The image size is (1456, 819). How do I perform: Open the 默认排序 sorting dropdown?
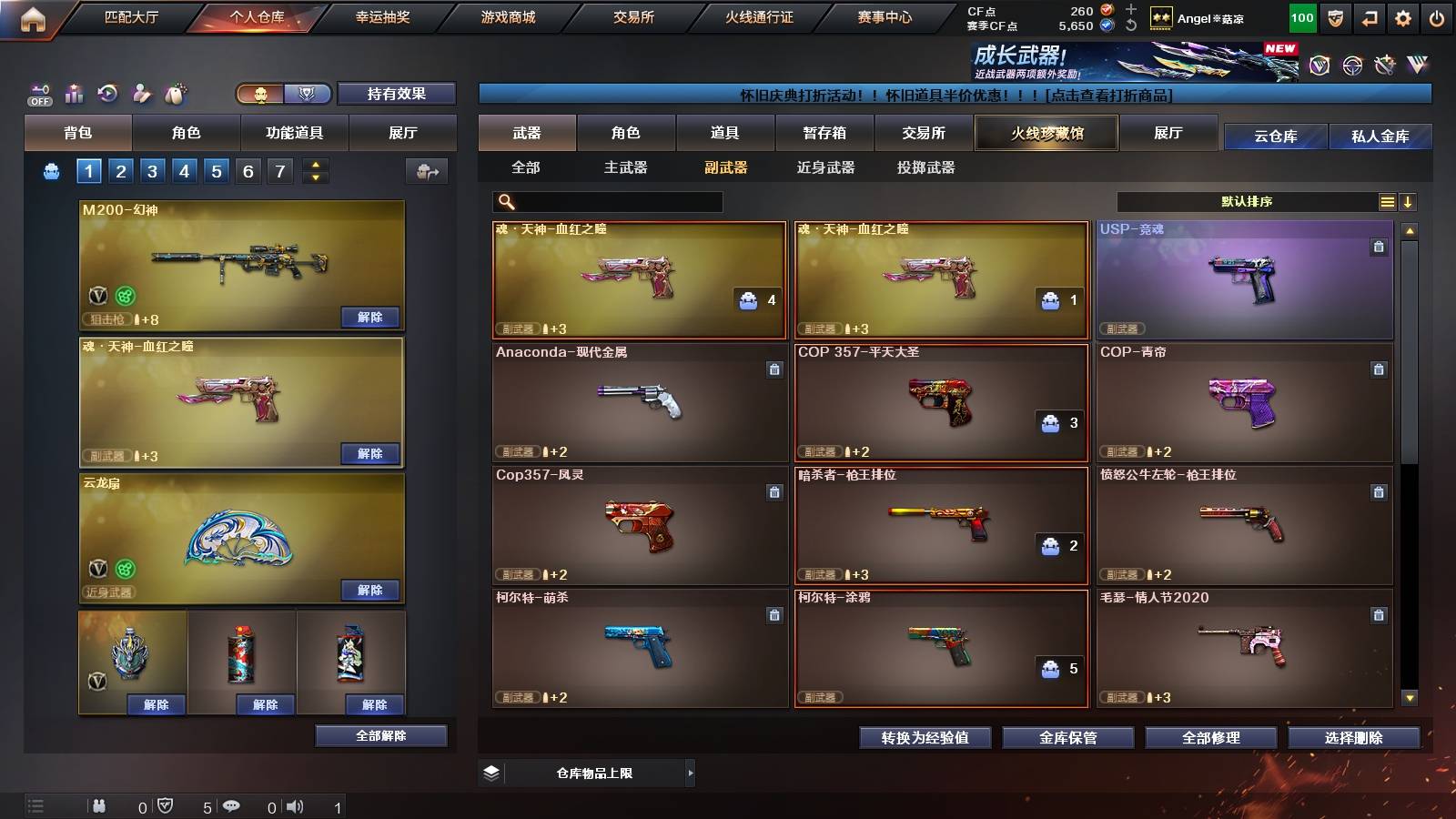[1247, 201]
